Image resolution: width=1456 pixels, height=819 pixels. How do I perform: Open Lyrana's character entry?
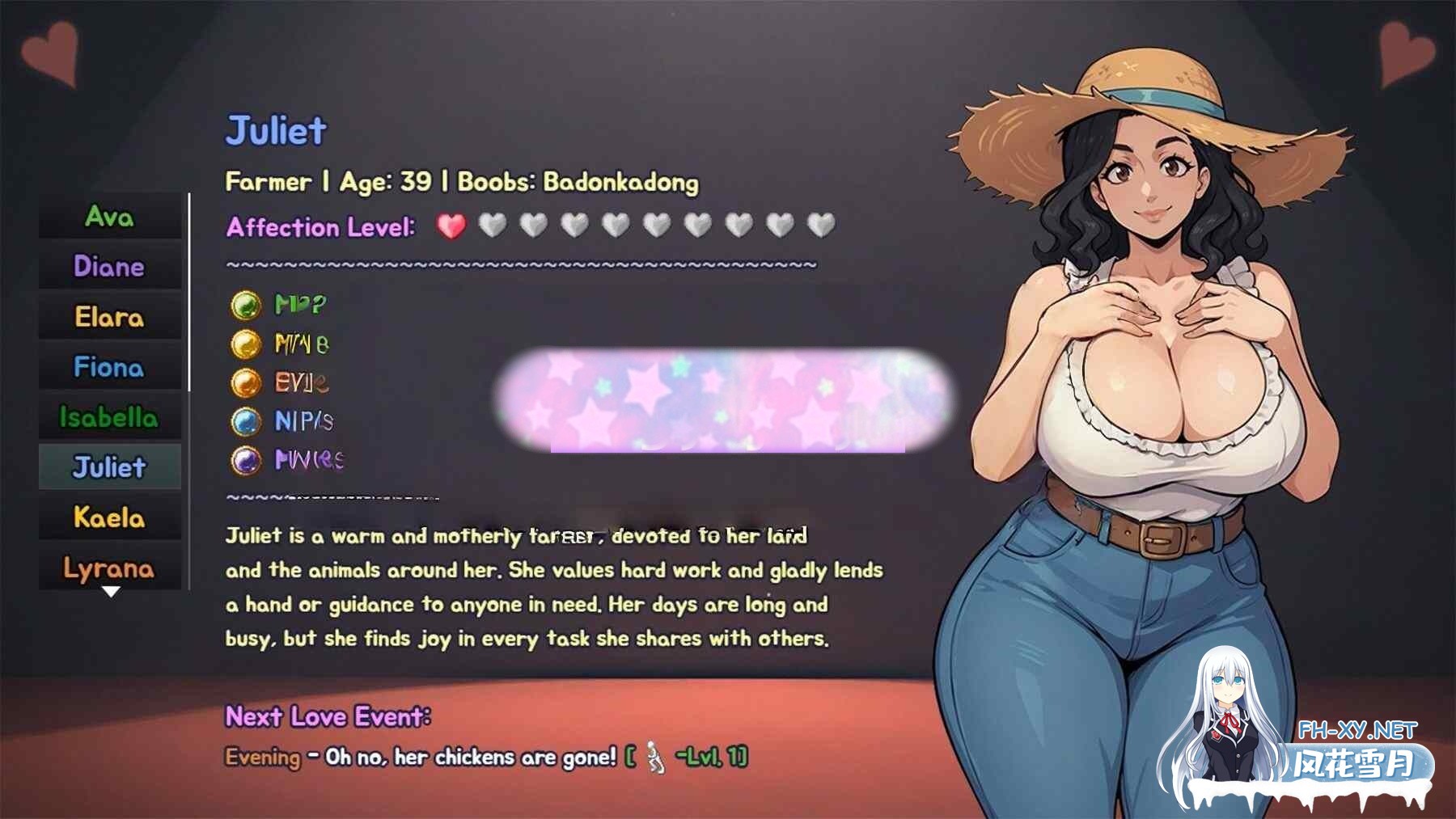110,568
